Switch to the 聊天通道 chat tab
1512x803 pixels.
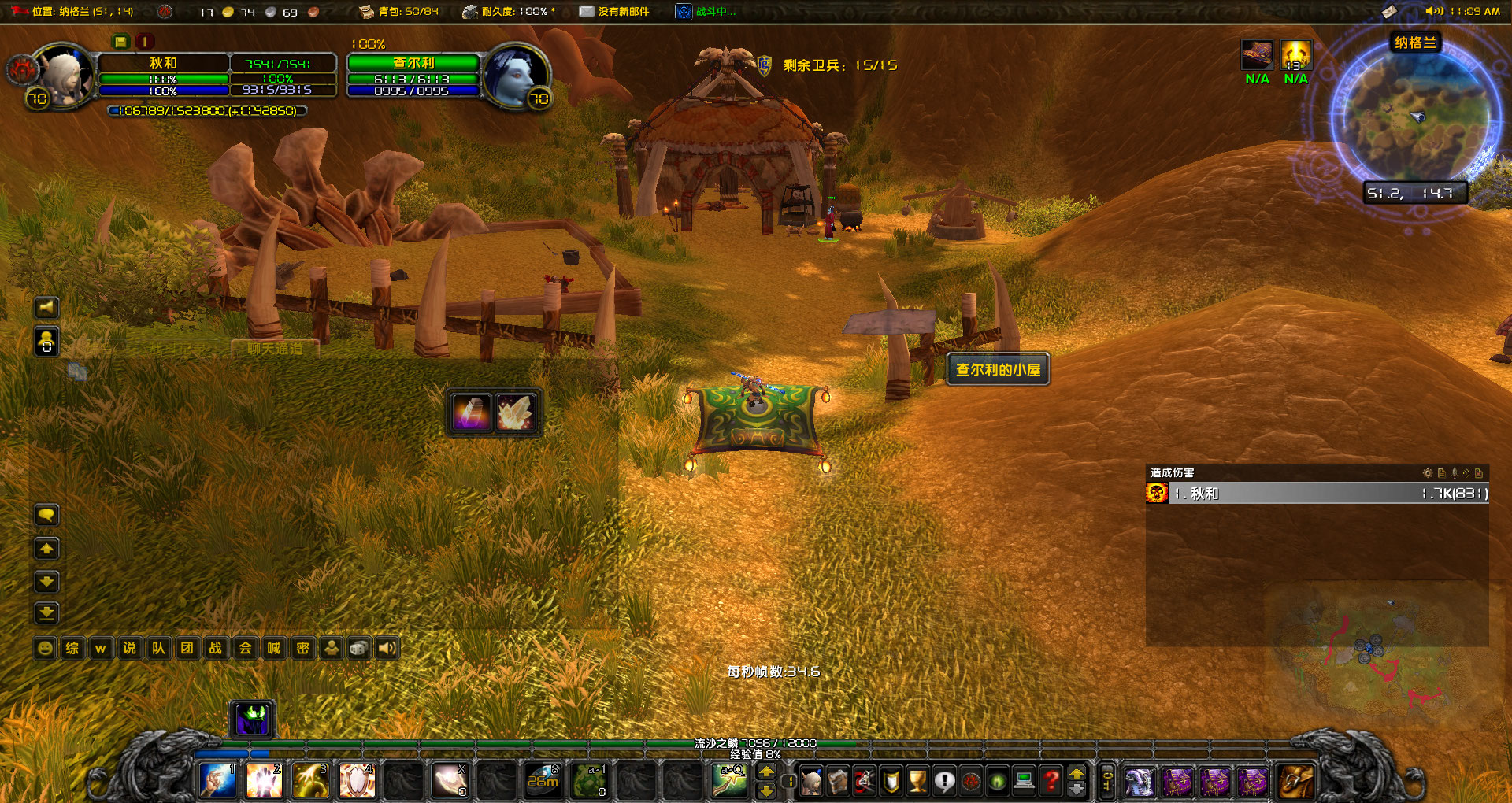pyautogui.click(x=274, y=350)
